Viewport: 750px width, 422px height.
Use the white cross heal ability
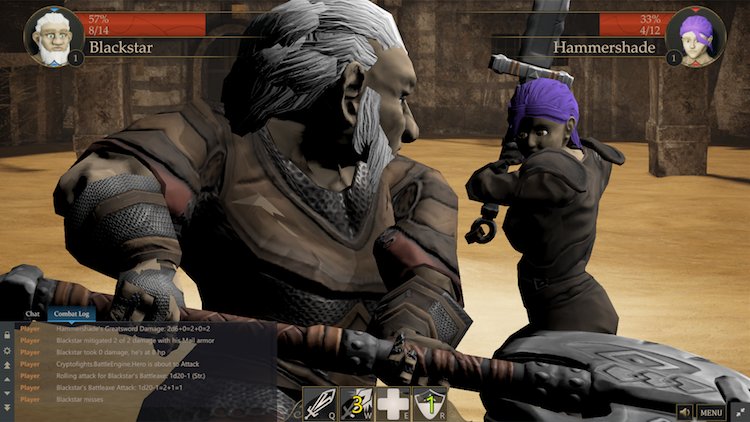click(393, 403)
